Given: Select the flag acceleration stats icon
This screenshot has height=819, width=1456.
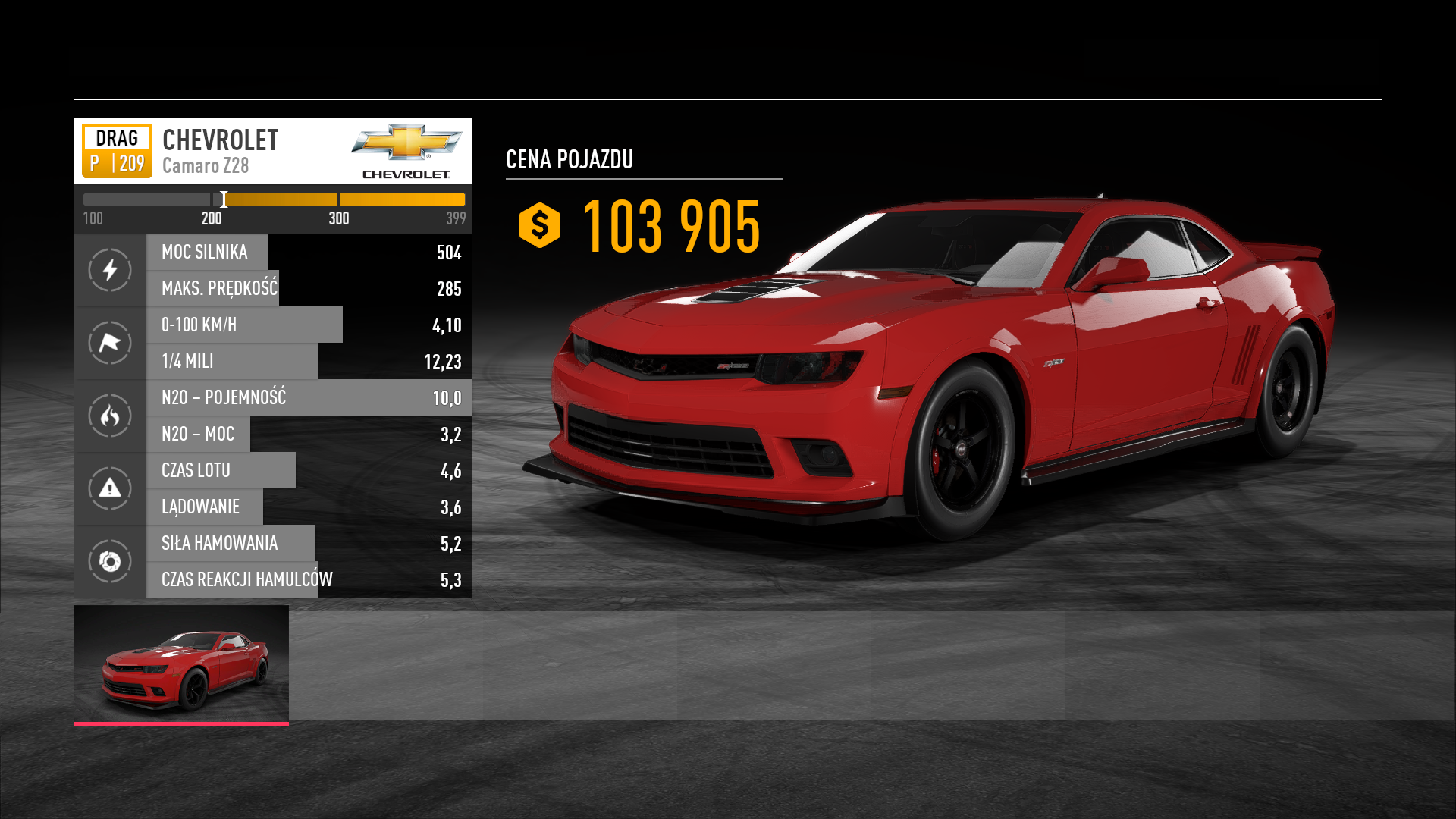Looking at the screenshot, I should [x=110, y=343].
